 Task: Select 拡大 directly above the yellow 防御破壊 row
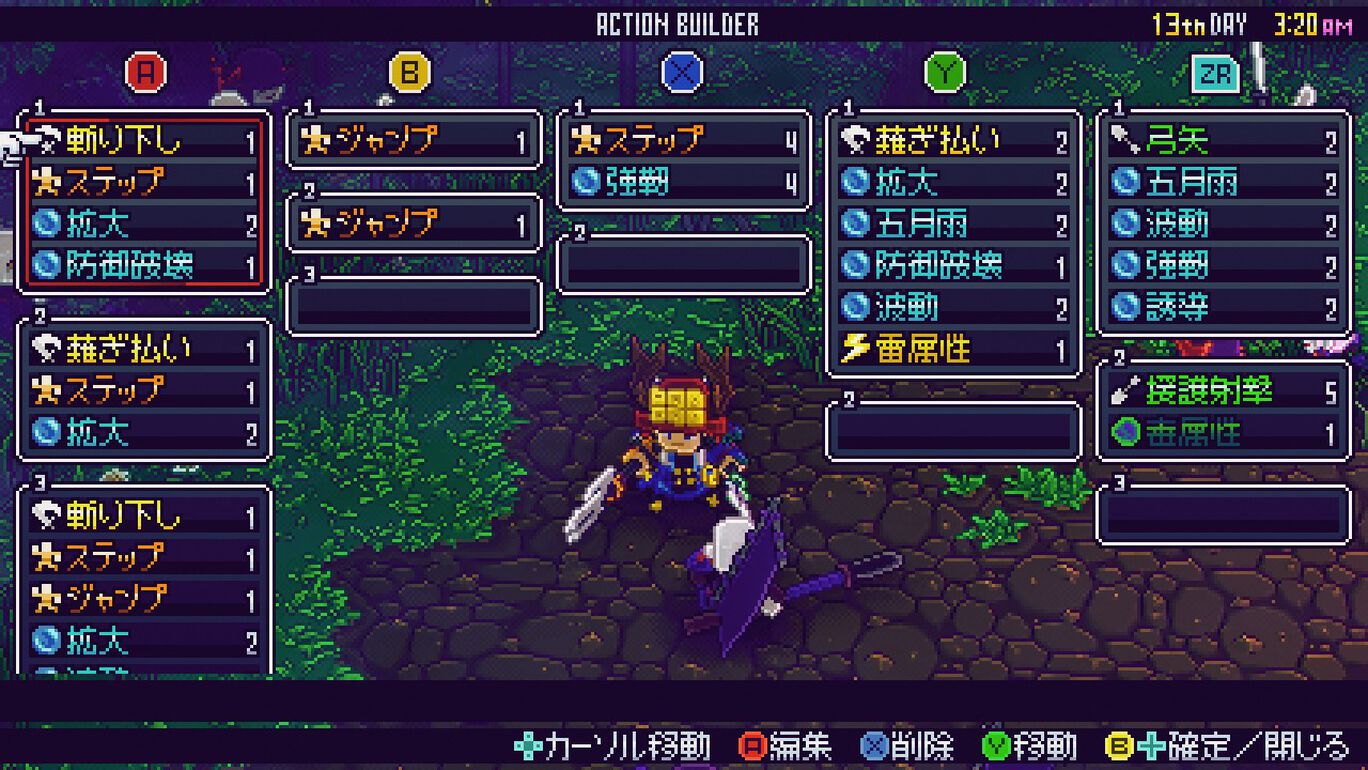pos(145,224)
